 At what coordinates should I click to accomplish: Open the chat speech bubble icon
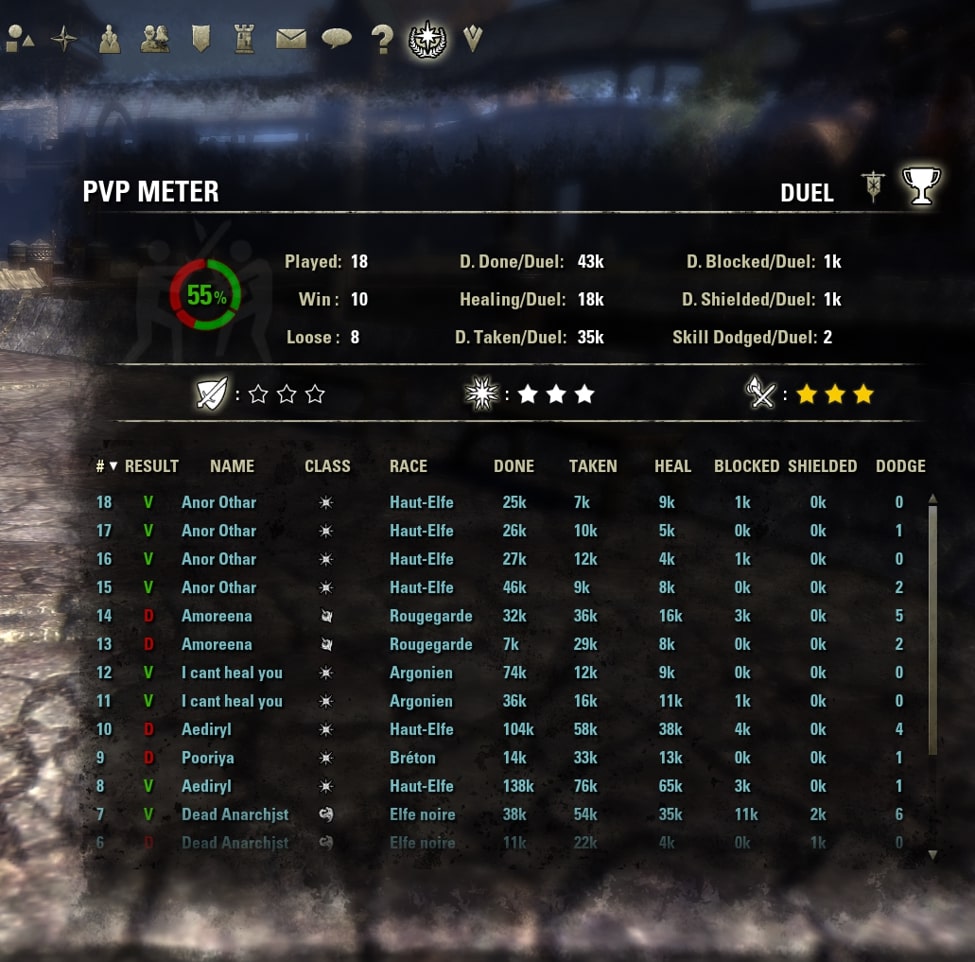[336, 39]
